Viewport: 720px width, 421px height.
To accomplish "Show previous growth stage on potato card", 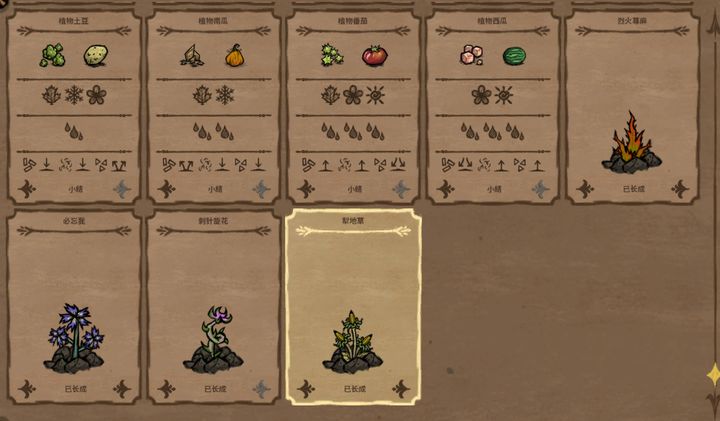I will (27, 188).
